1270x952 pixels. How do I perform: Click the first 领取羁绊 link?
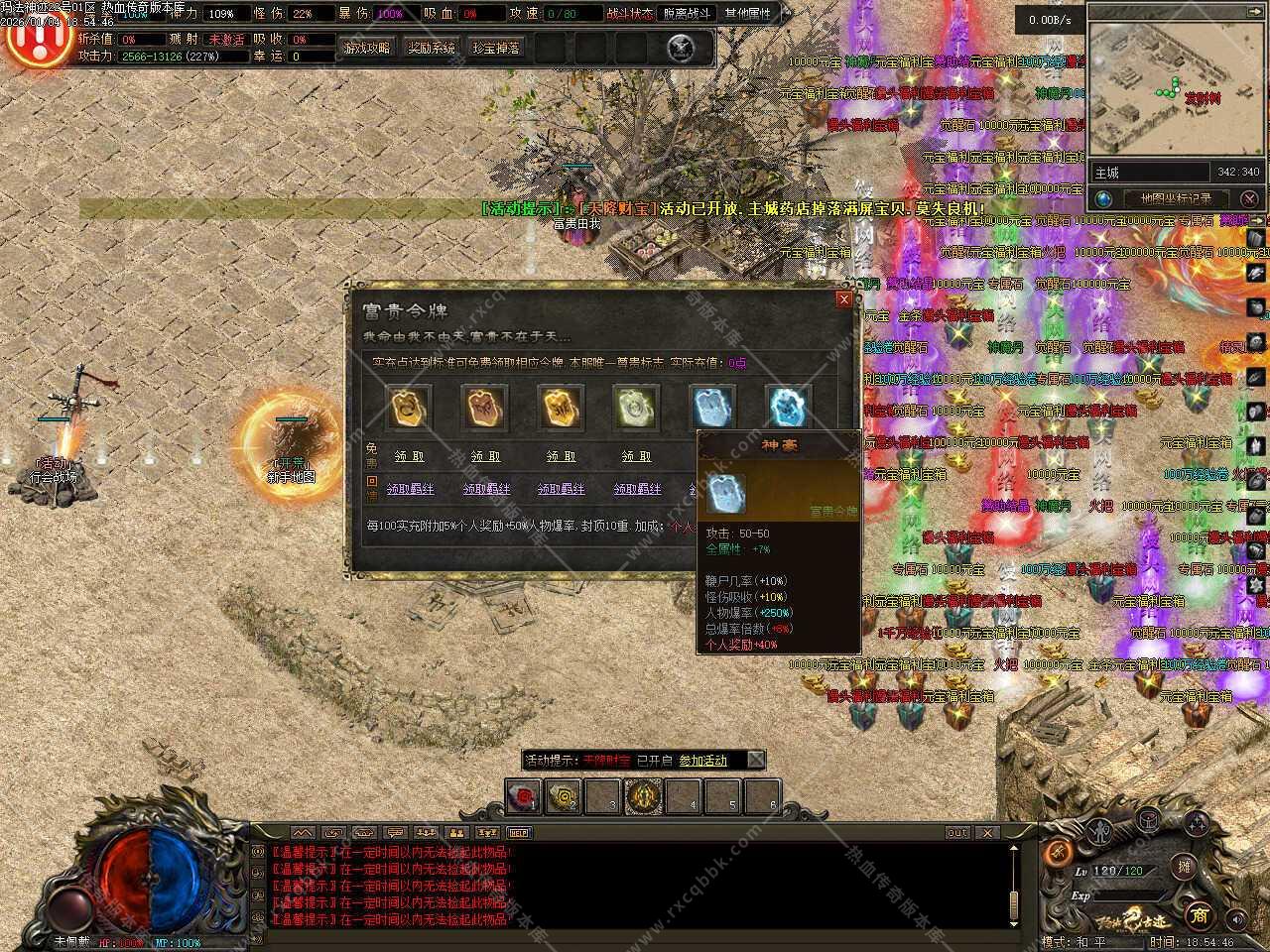pos(410,489)
